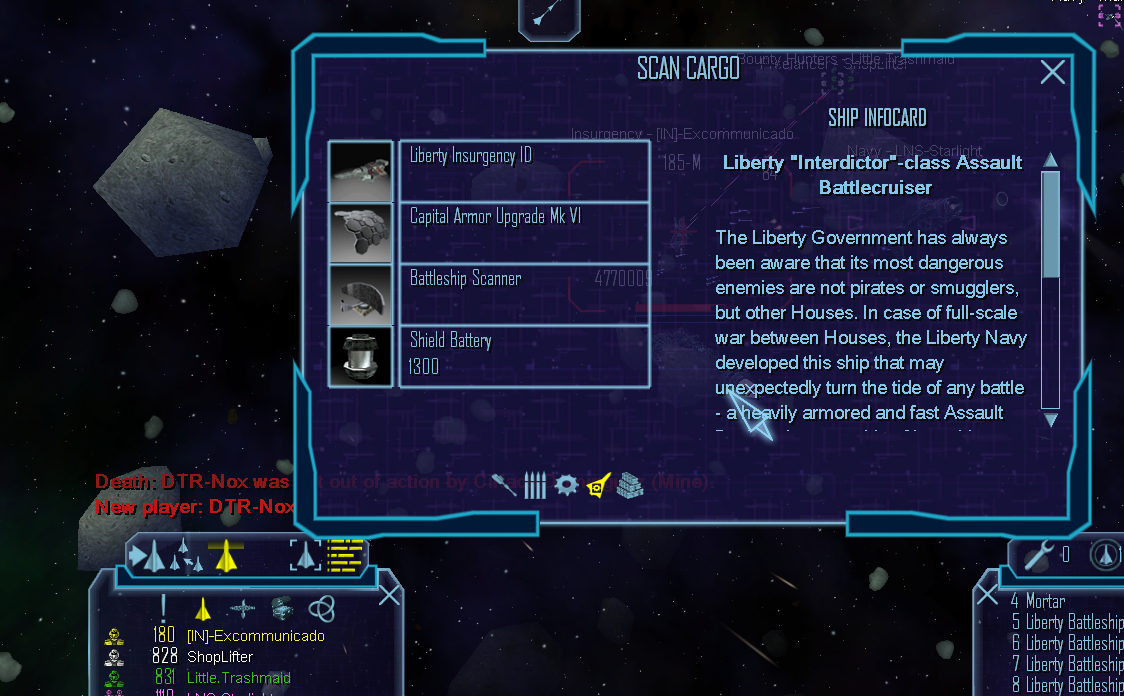The image size is (1124, 696).
Task: Click the infocard scroll-up arrow
Action: click(x=1050, y=161)
